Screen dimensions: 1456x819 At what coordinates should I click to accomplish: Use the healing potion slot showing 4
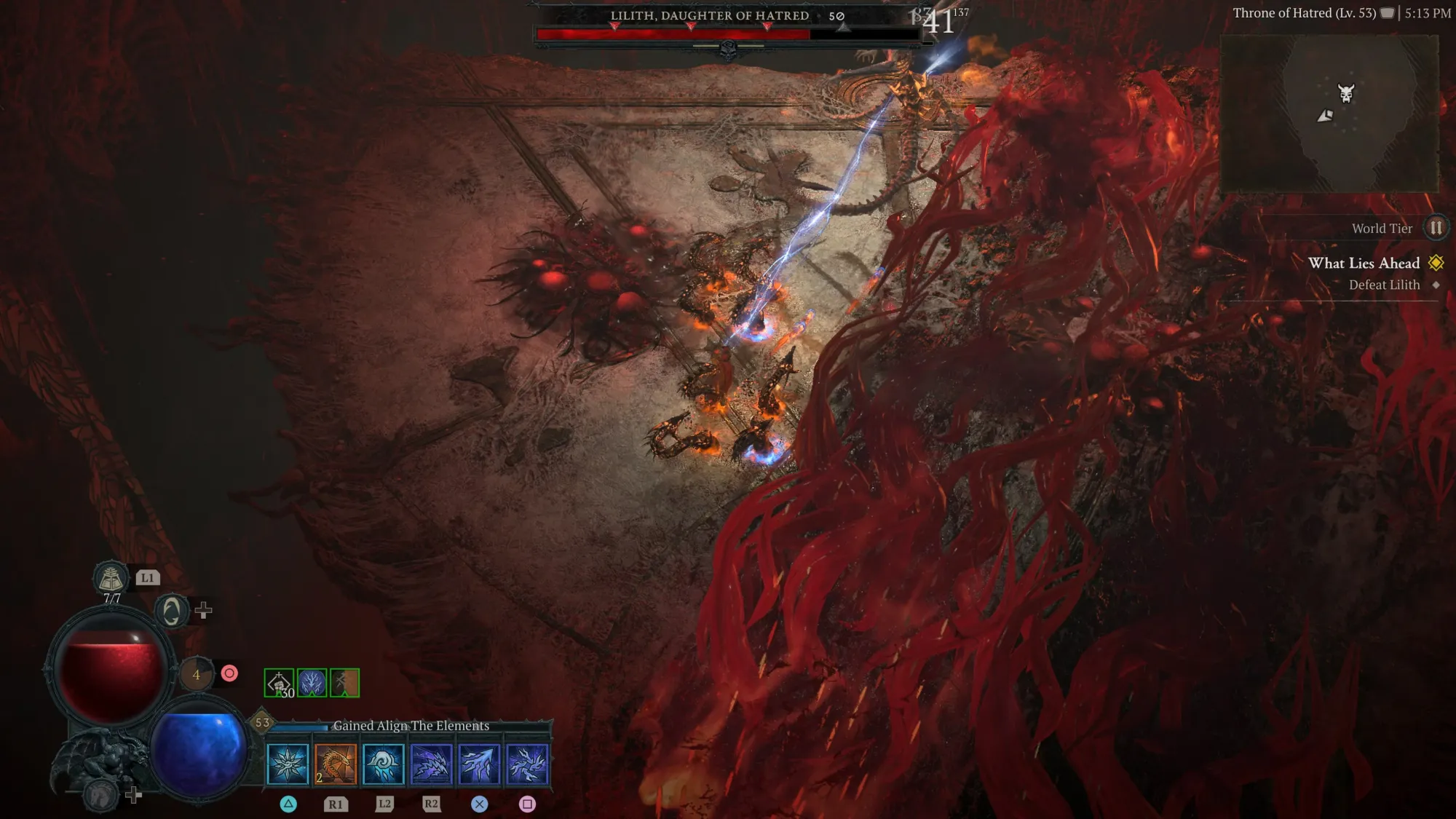[196, 675]
